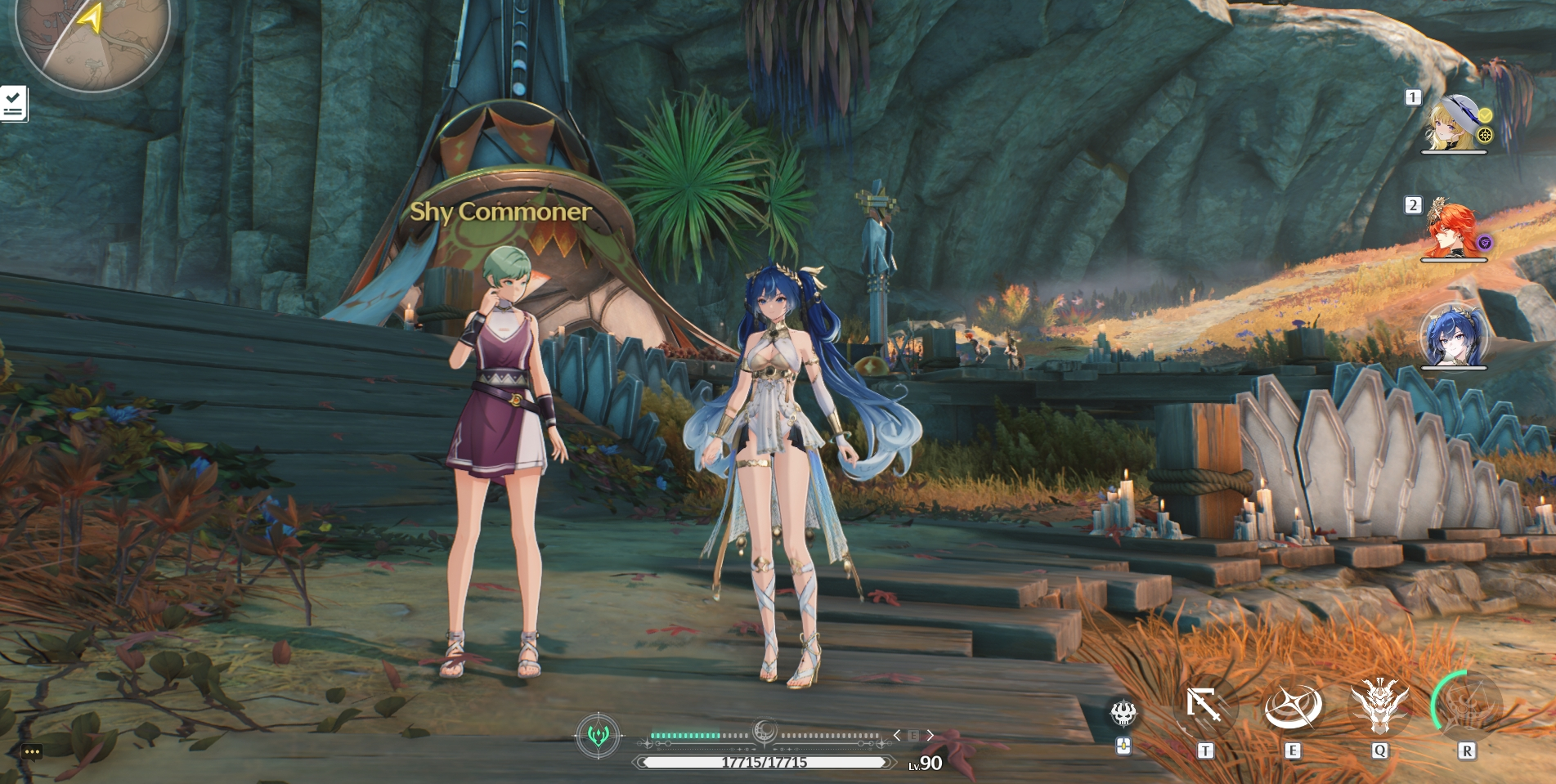The height and width of the screenshot is (784, 1556).
Task: Open the chat speech-bubble icon
Action: click(x=32, y=751)
